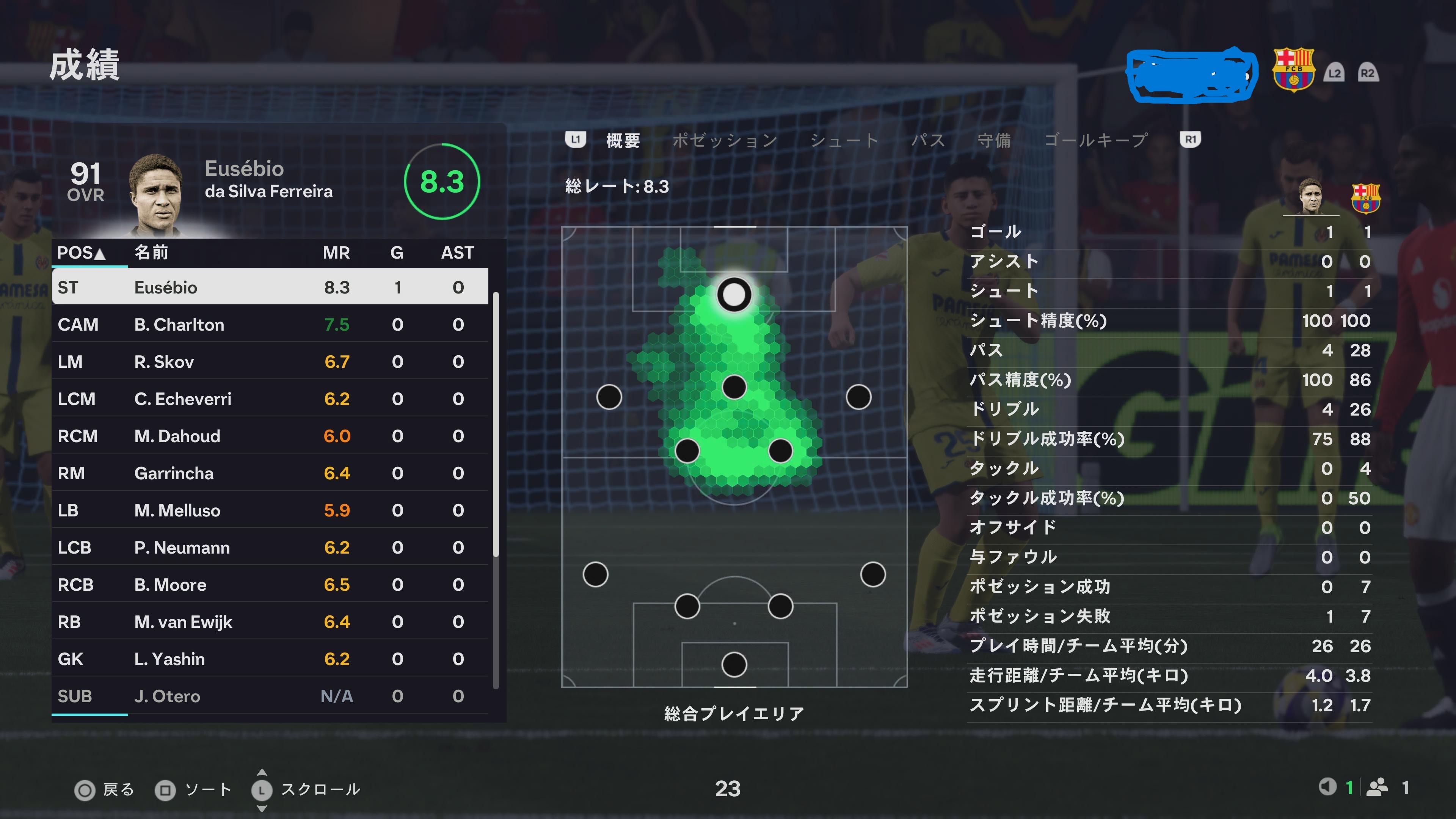1456x819 pixels.
Task: Select R. Skov's row
Action: [x=270, y=362]
